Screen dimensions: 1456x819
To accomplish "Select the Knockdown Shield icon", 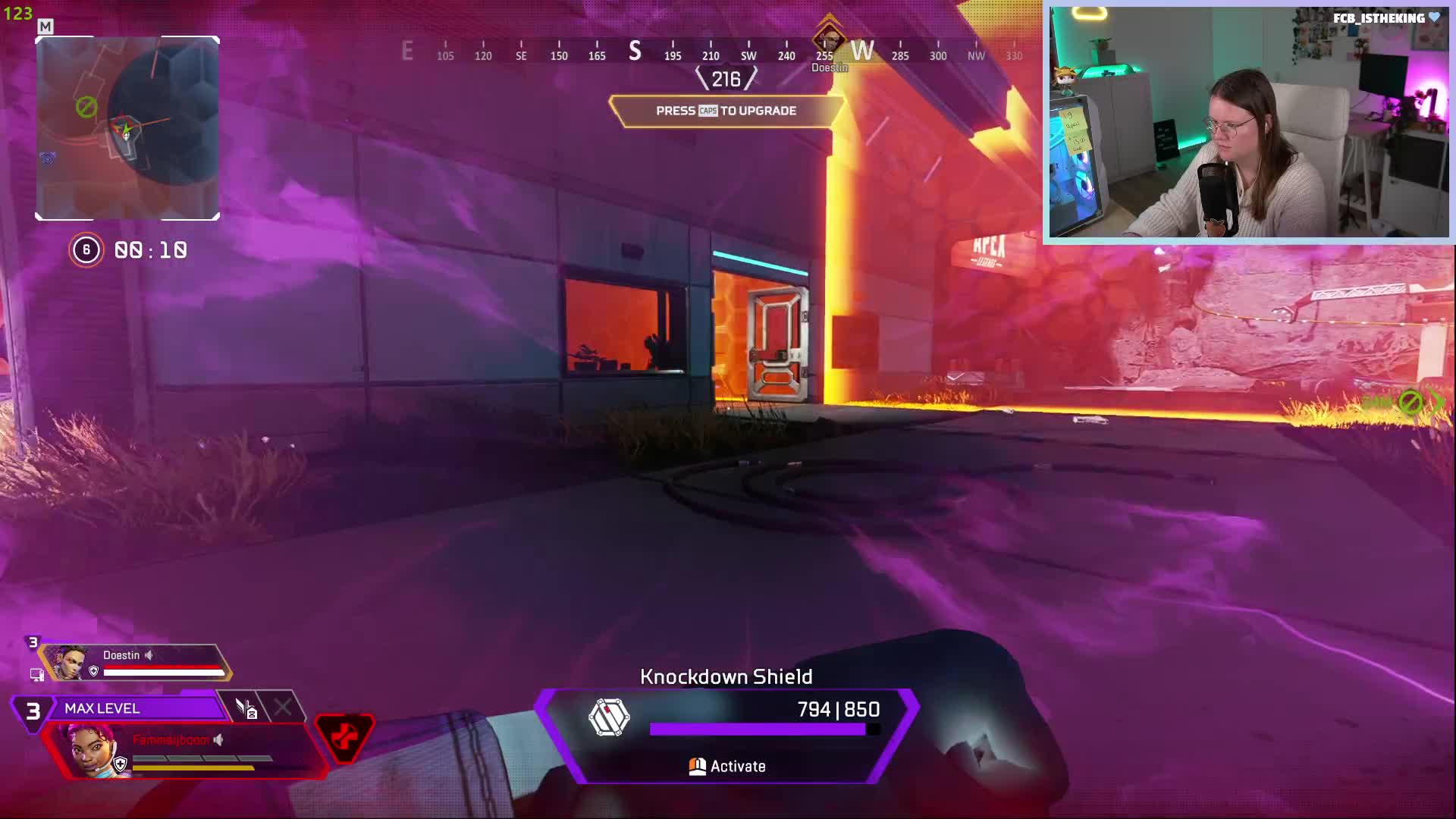I will [x=609, y=717].
